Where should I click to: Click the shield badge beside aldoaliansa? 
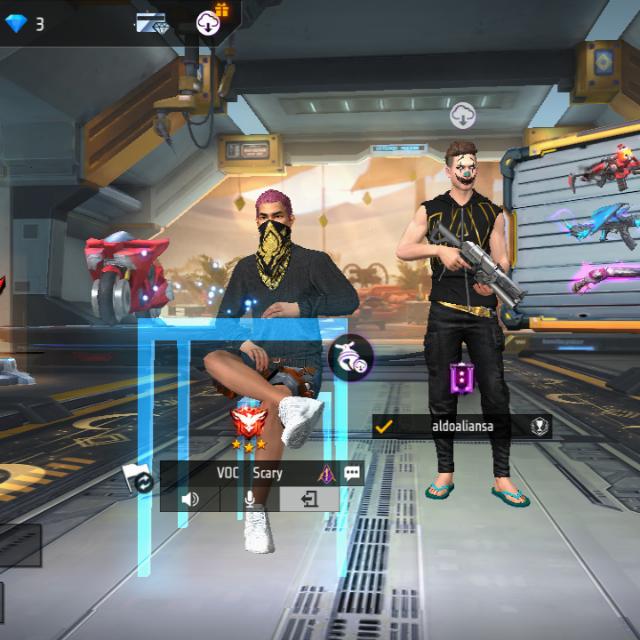539,426
